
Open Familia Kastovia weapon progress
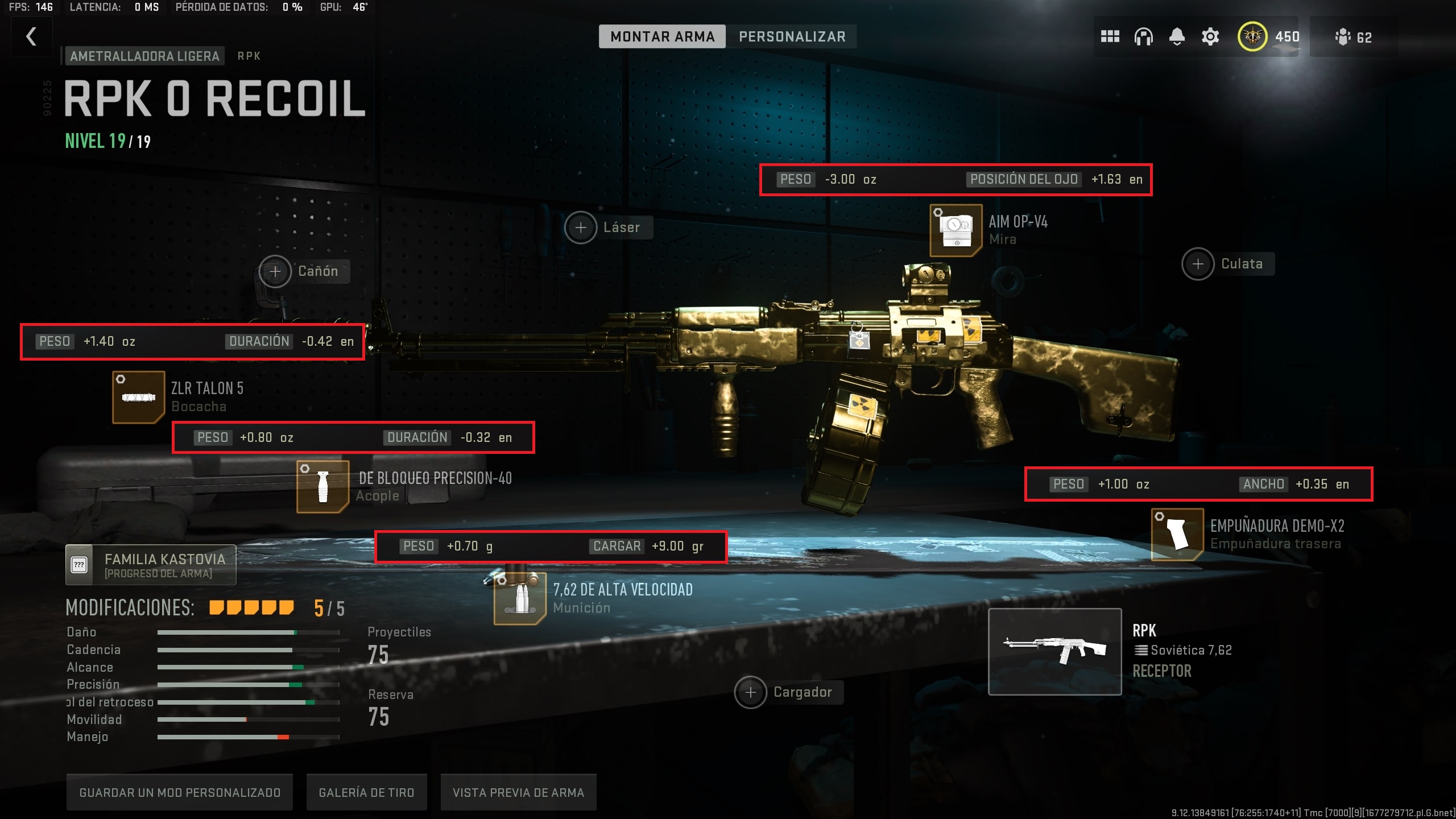(x=151, y=565)
